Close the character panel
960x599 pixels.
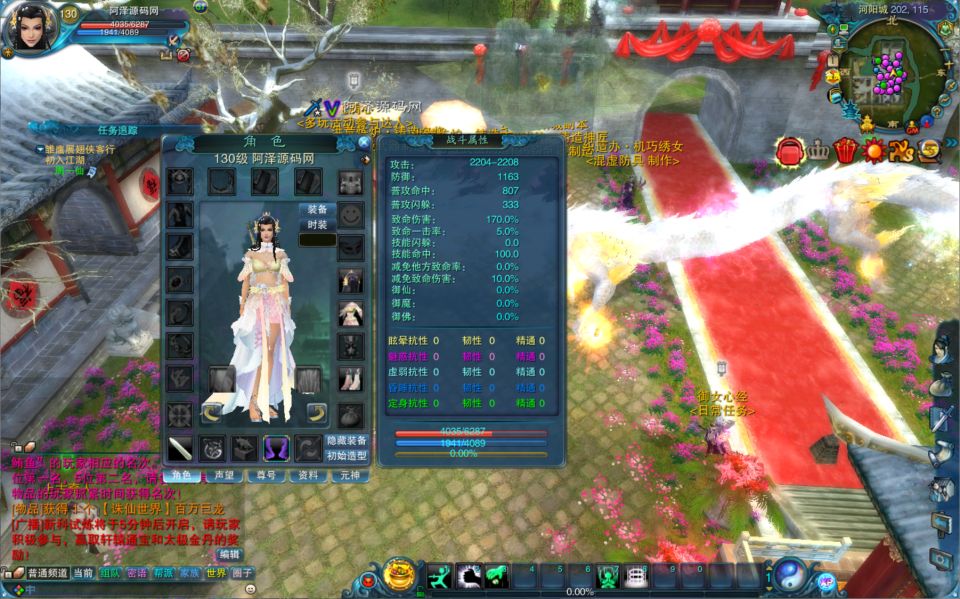364,143
